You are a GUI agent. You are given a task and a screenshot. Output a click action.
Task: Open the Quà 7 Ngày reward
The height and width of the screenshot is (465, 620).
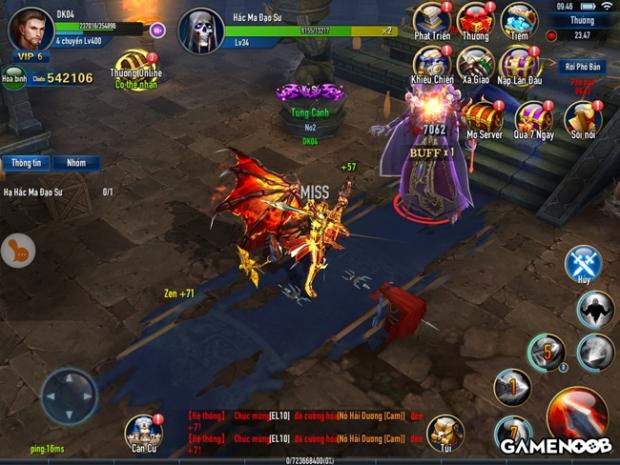point(532,118)
